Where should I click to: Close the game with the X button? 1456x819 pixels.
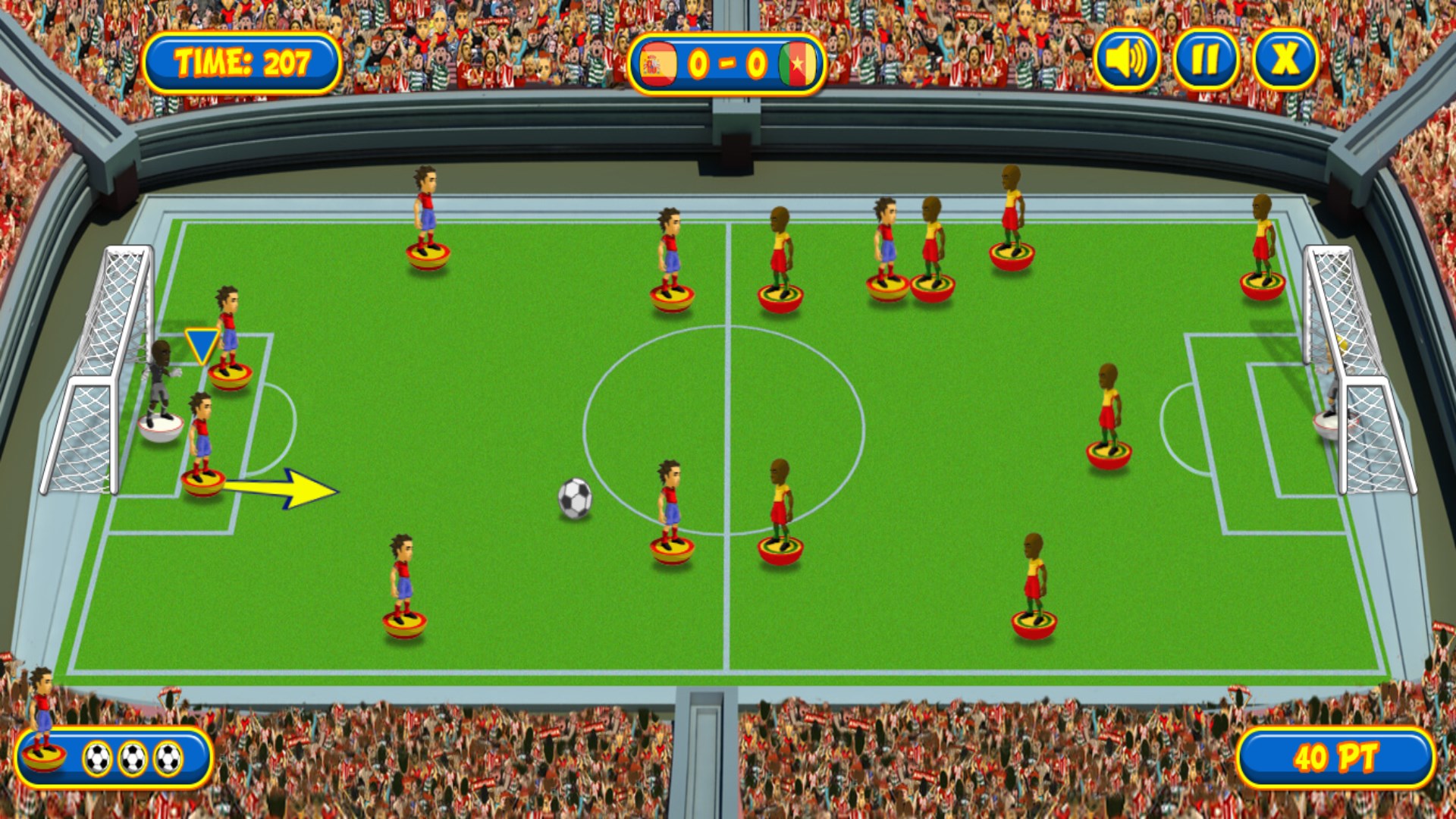1285,60
